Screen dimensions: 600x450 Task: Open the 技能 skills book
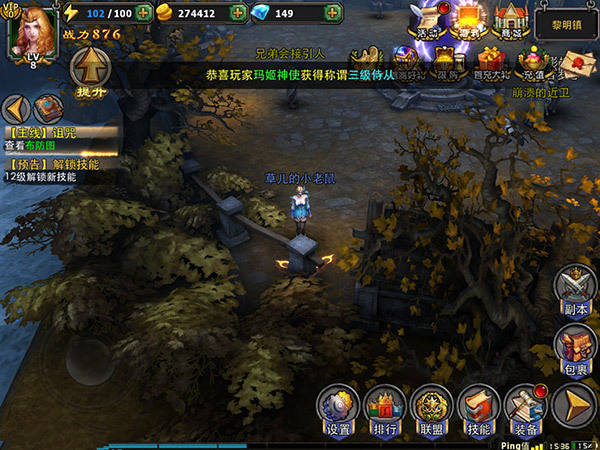coord(478,407)
